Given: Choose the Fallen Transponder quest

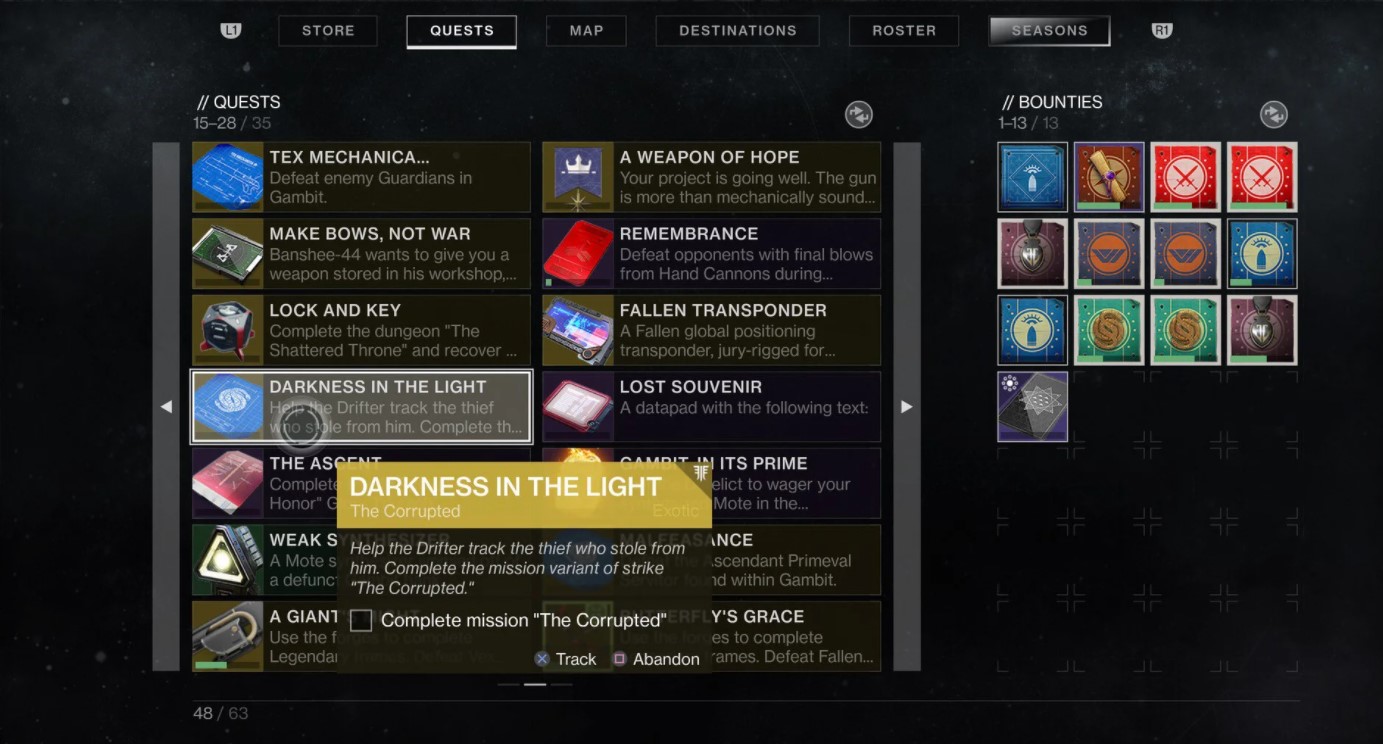Looking at the screenshot, I should 711,330.
